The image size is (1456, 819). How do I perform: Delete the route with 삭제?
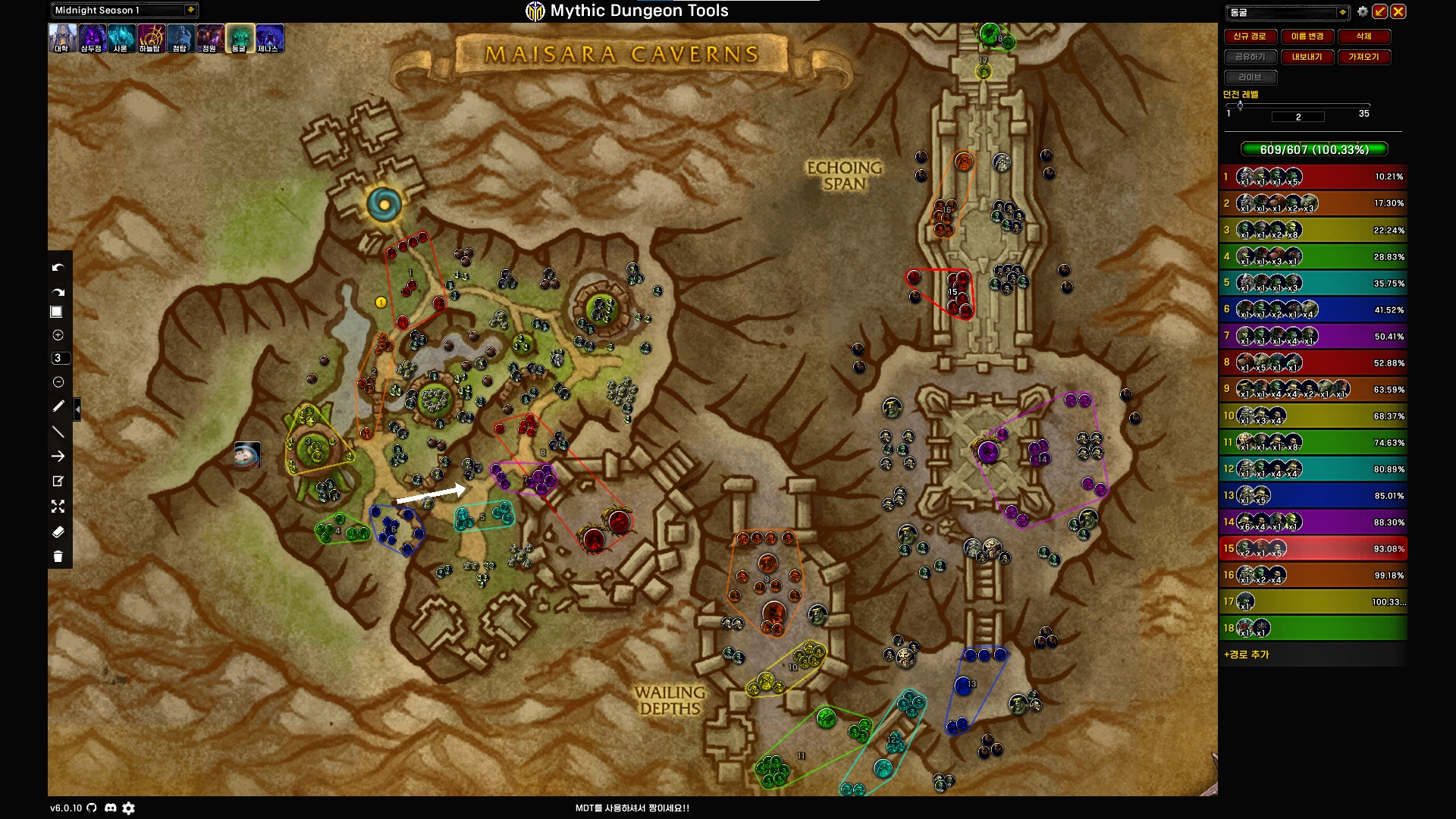click(x=1363, y=36)
